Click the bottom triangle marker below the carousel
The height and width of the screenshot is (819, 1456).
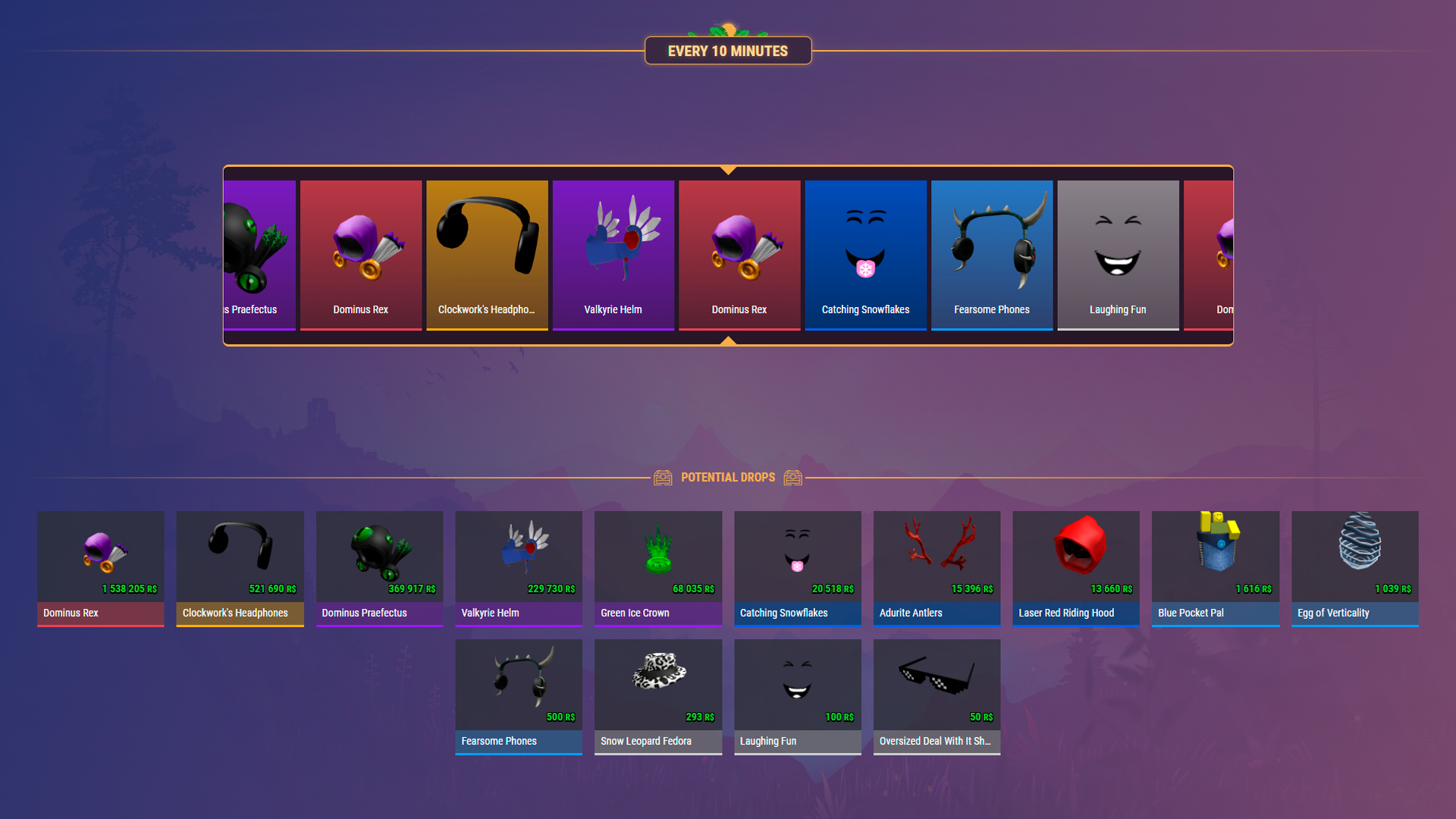728,341
